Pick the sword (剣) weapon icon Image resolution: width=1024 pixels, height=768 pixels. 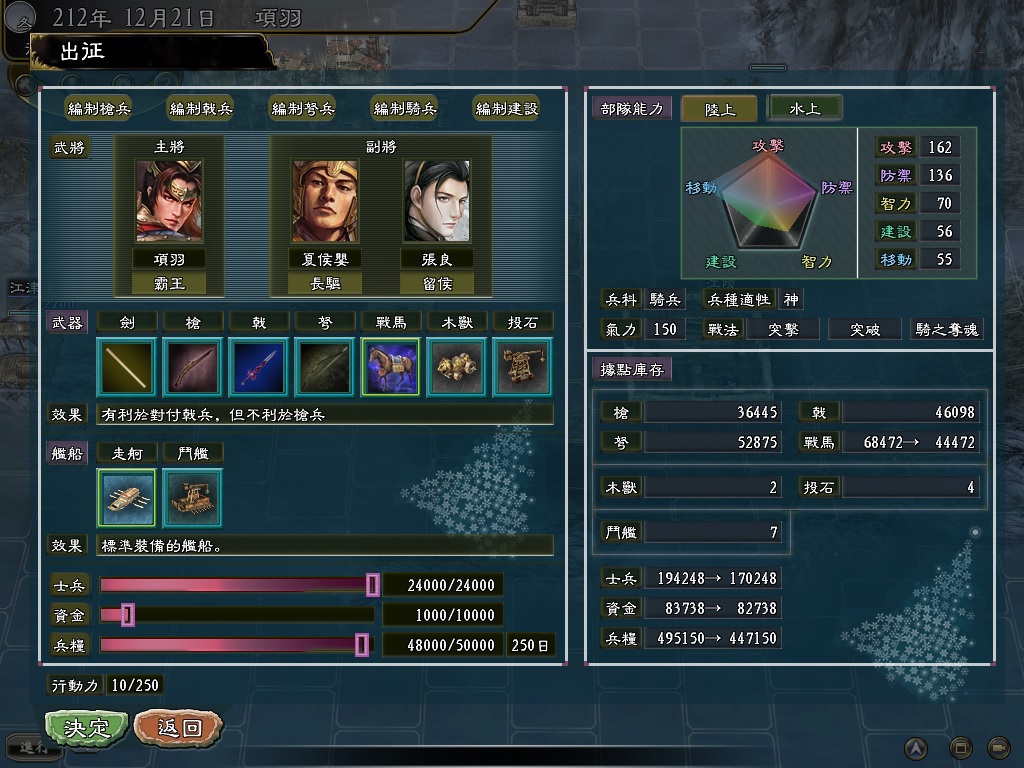point(127,367)
